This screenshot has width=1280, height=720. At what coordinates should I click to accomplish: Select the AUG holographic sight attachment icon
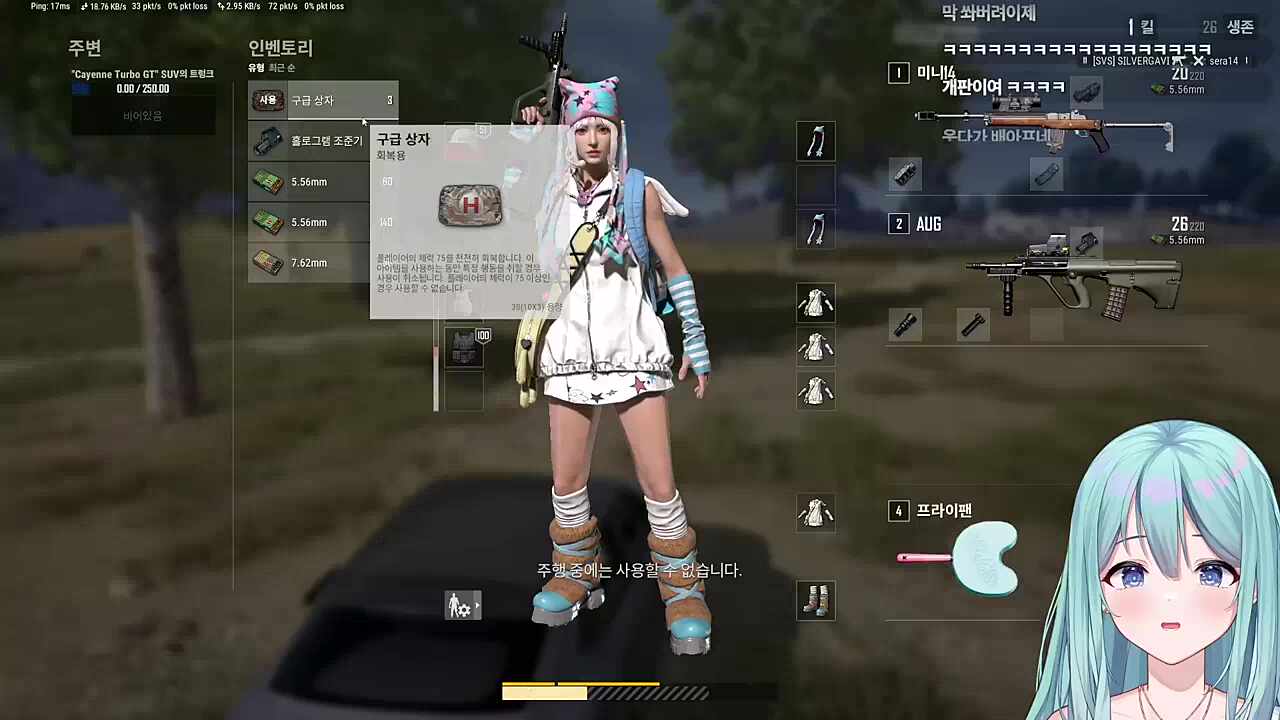1087,240
